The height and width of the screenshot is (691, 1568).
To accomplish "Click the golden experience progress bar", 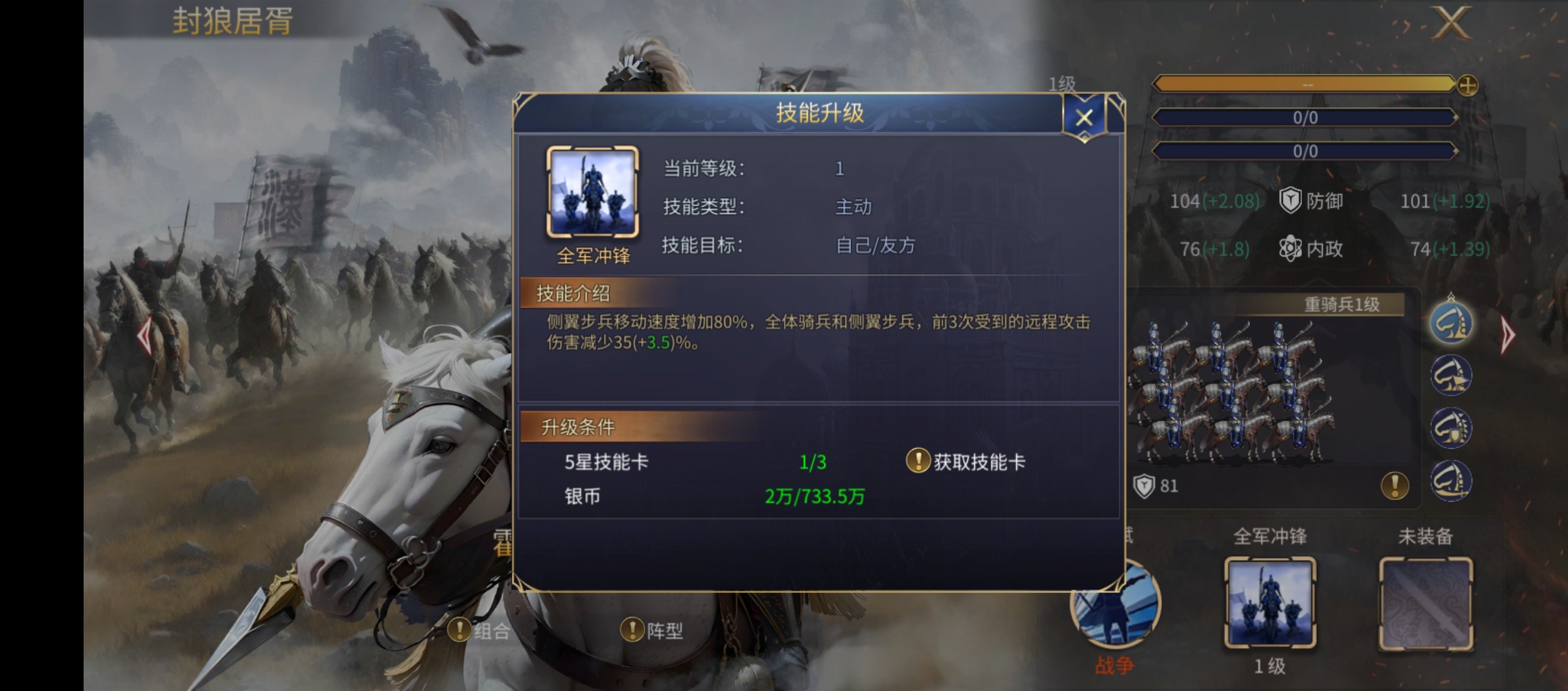I will (x=1303, y=86).
